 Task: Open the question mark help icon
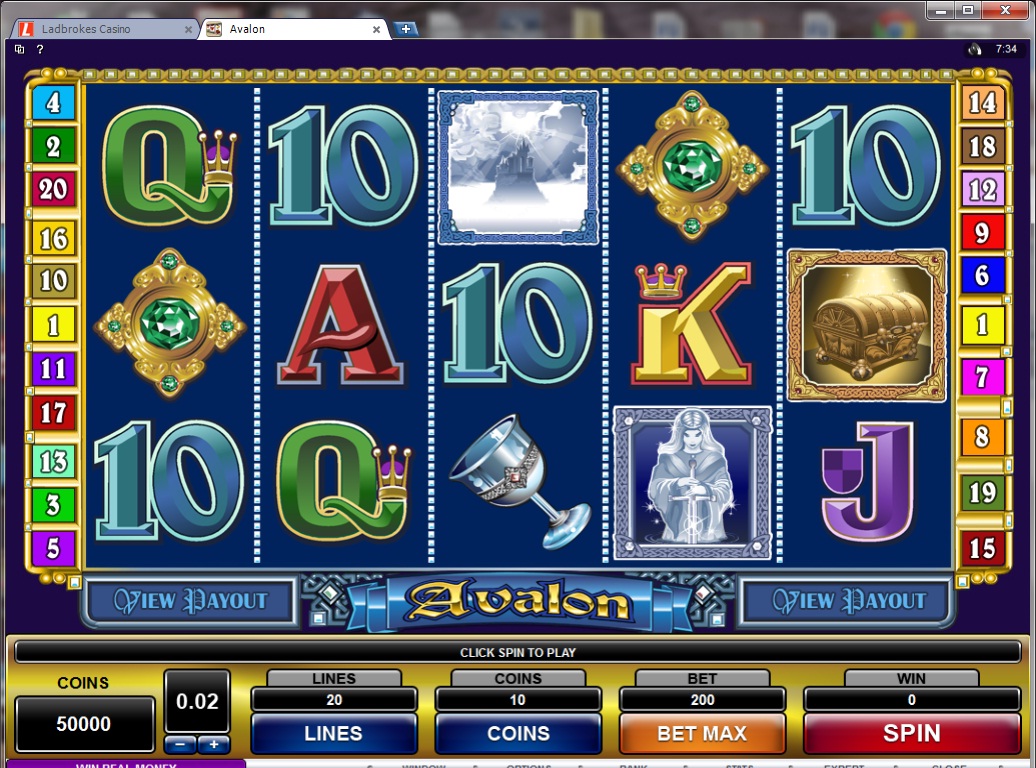pyautogui.click(x=40, y=49)
